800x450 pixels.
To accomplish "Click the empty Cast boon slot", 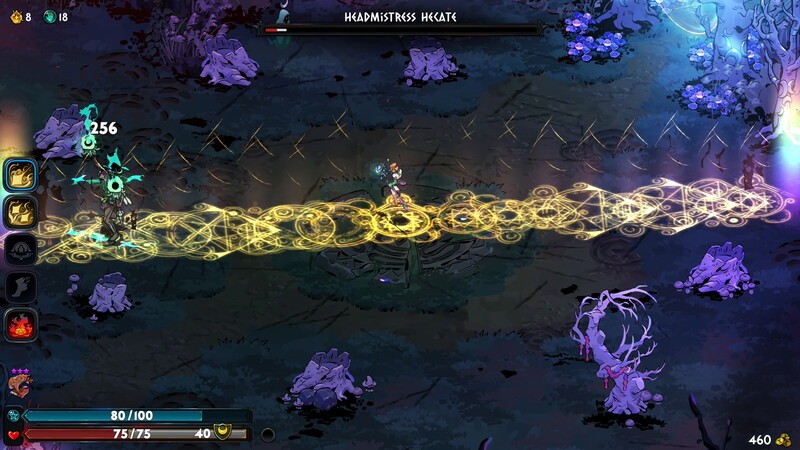I will [x=22, y=249].
